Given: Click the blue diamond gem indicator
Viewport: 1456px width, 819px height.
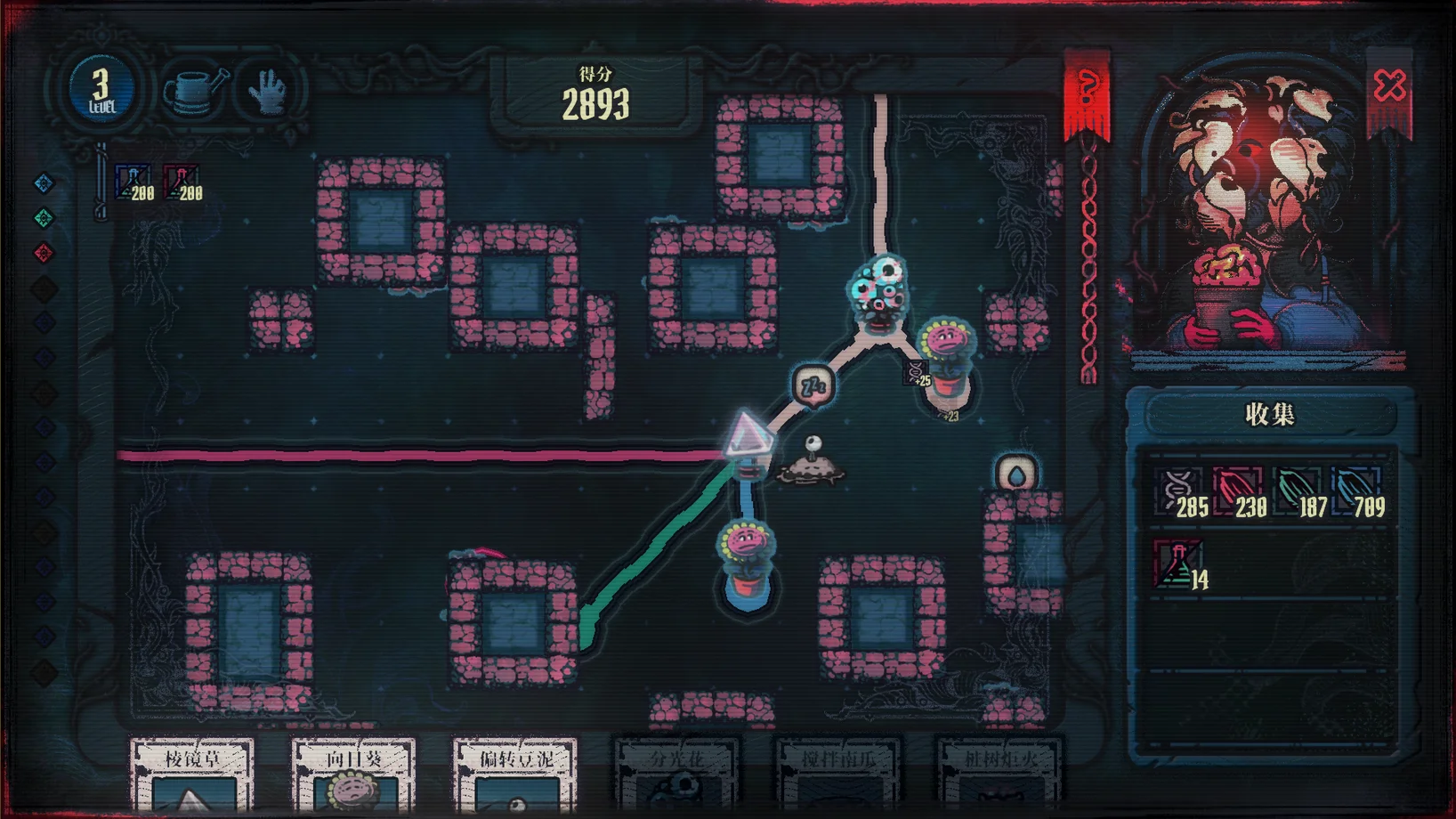Looking at the screenshot, I should pyautogui.click(x=44, y=183).
